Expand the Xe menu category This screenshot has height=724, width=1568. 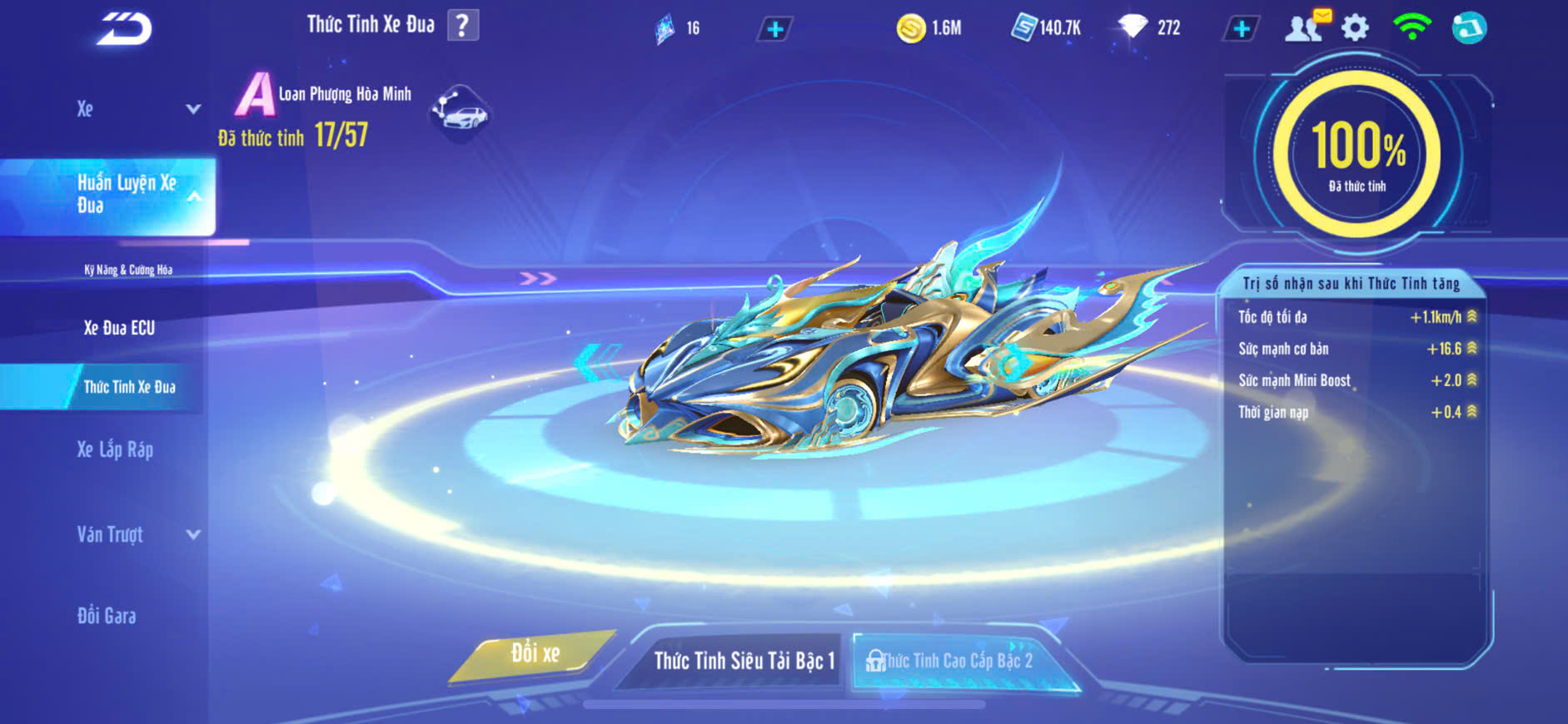[137, 109]
